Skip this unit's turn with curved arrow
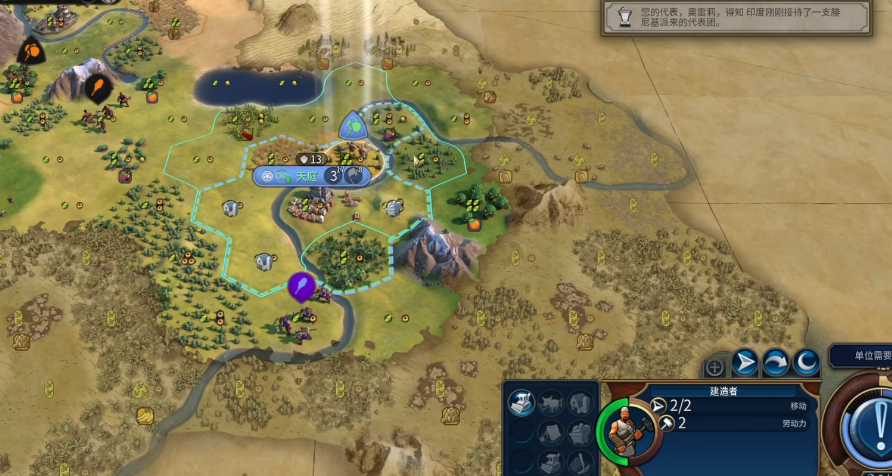 tap(775, 362)
